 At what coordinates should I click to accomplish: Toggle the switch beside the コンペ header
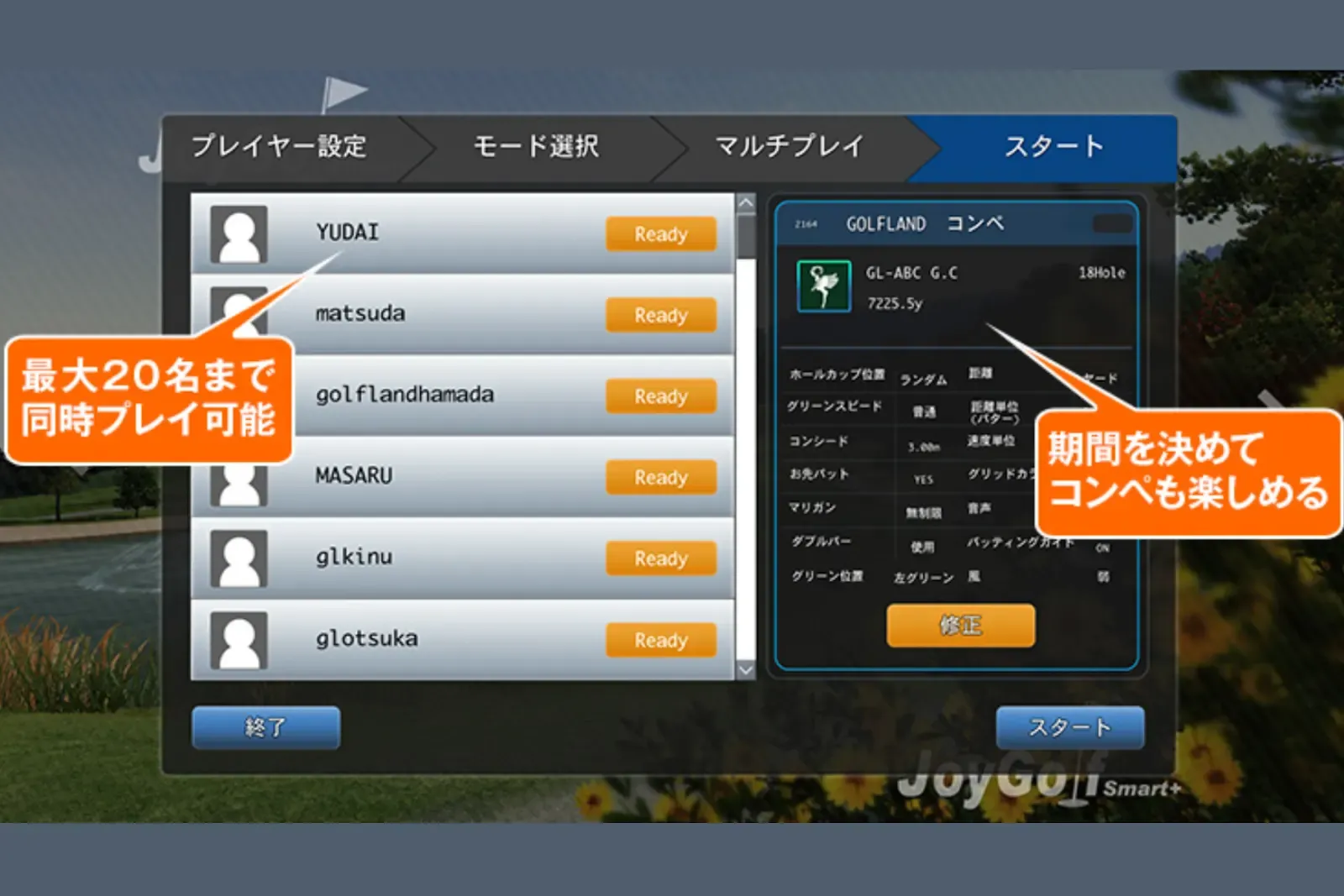1110,222
